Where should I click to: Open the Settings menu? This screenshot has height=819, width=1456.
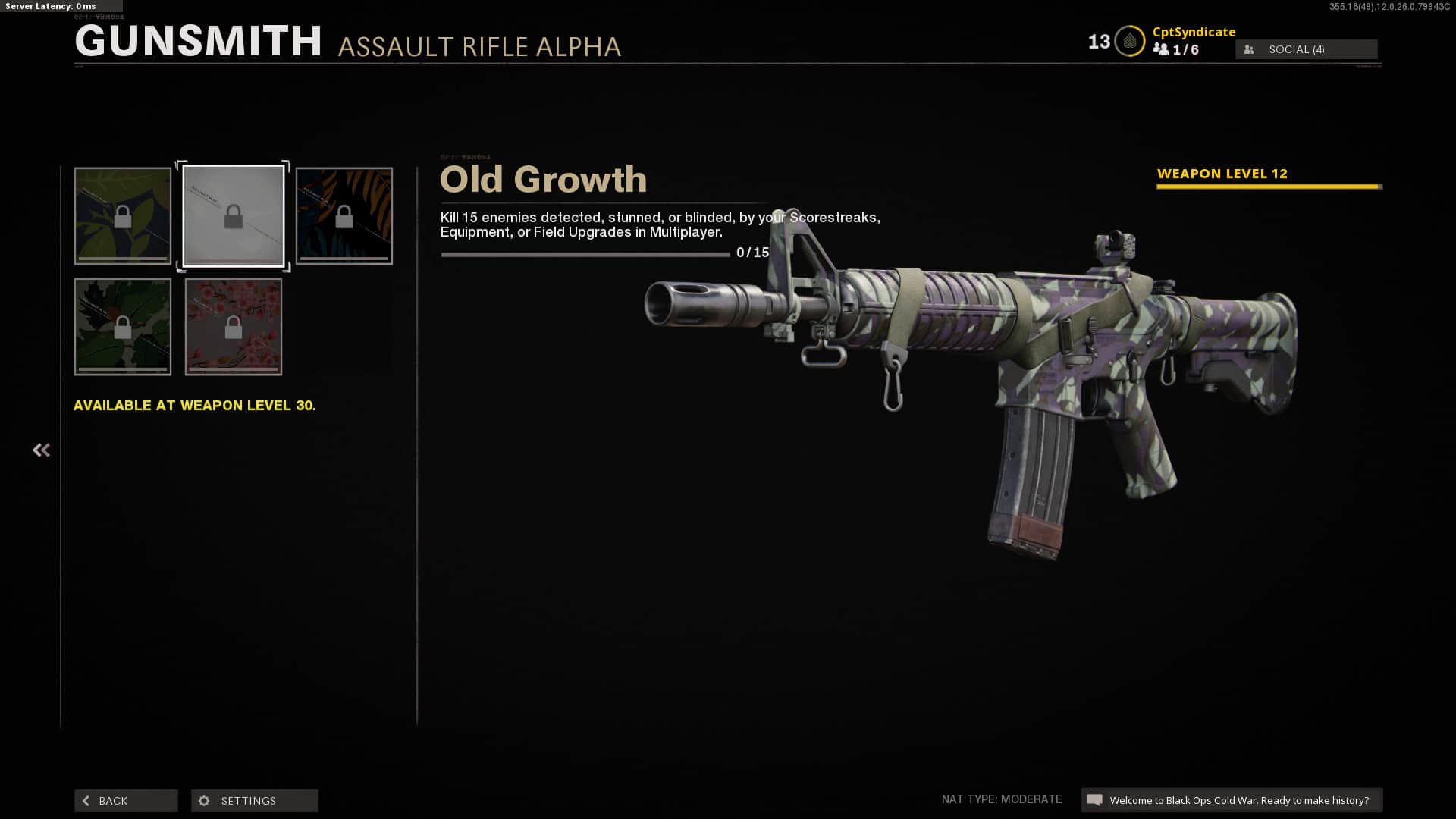click(255, 801)
